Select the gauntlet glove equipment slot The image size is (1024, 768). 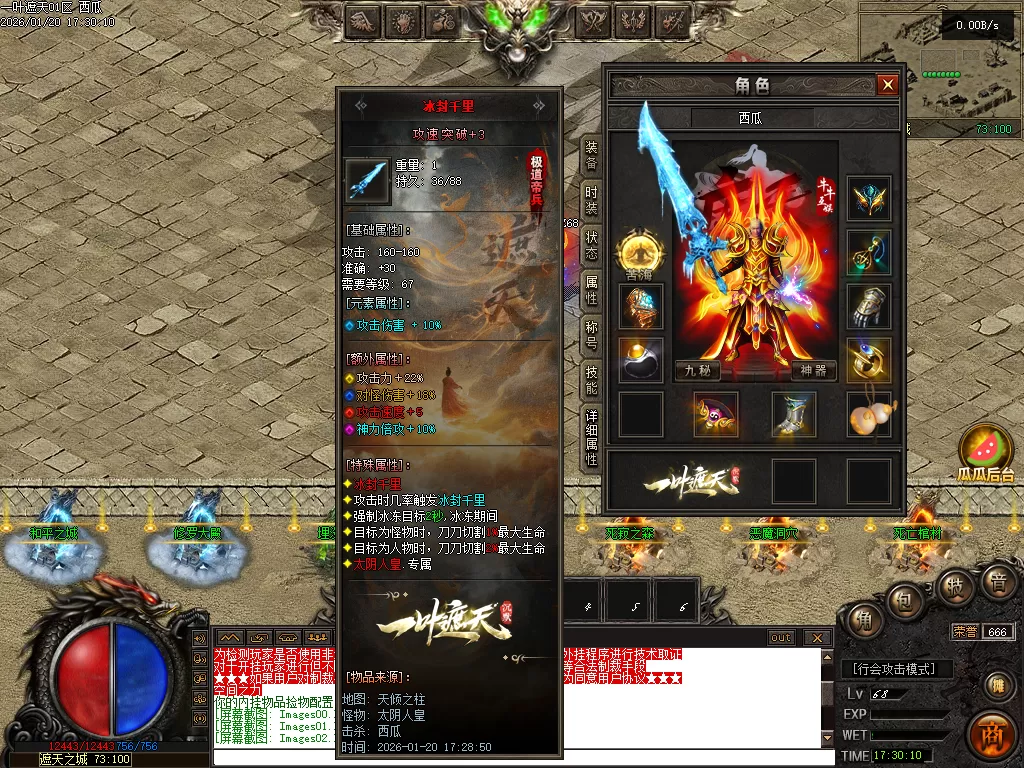869,306
